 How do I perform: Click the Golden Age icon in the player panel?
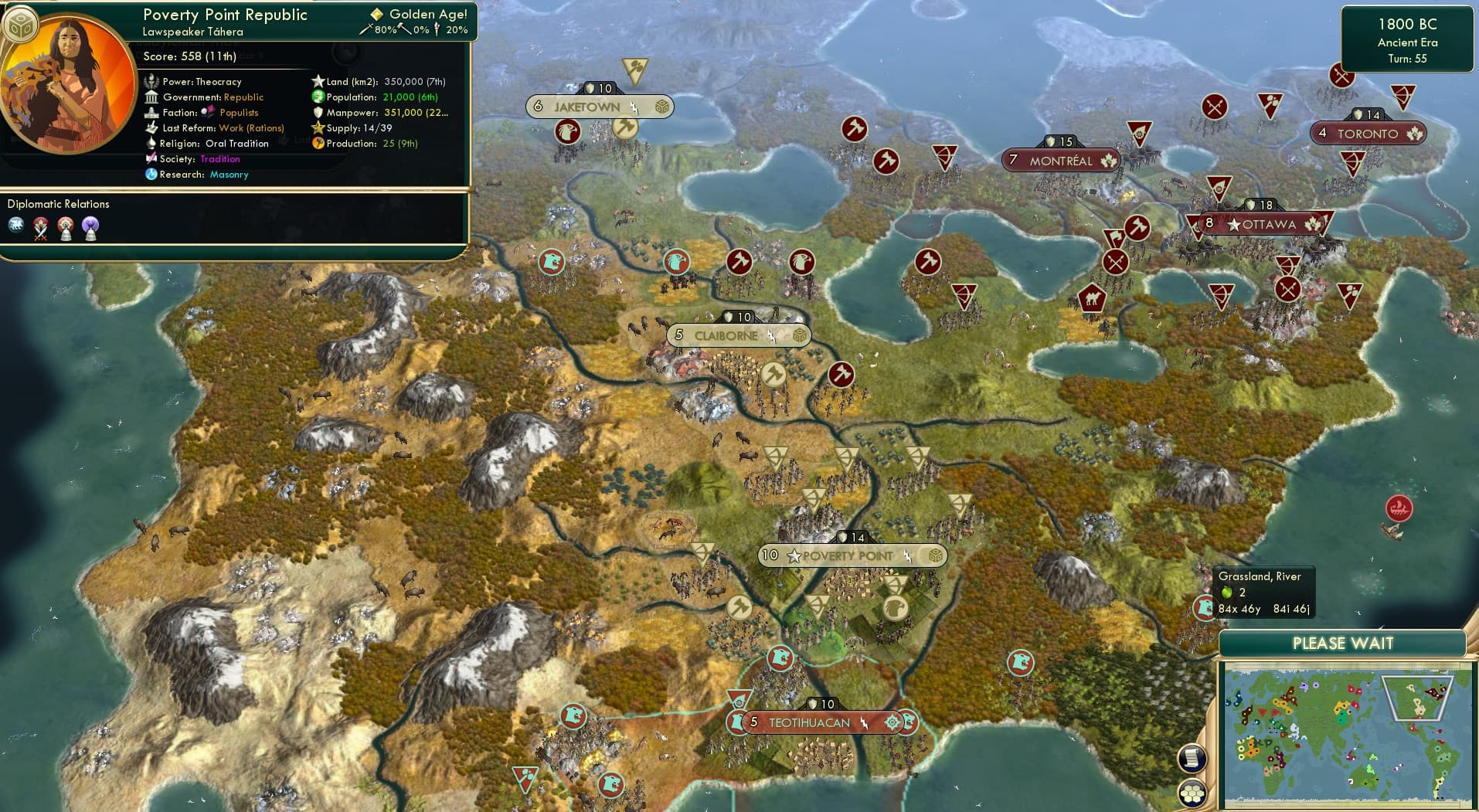[x=376, y=14]
